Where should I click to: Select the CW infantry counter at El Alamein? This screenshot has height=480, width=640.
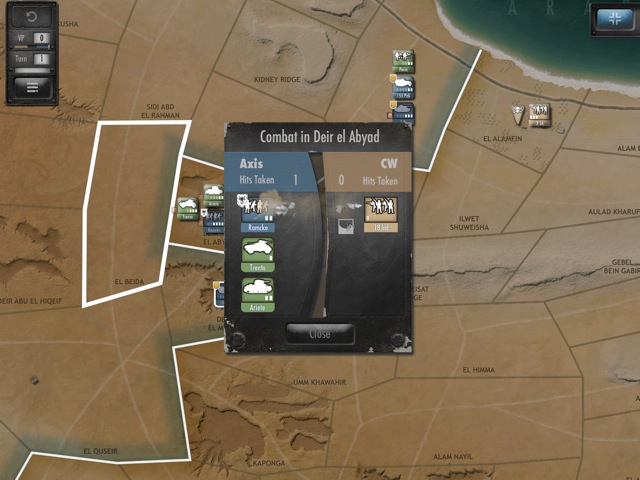[x=540, y=114]
